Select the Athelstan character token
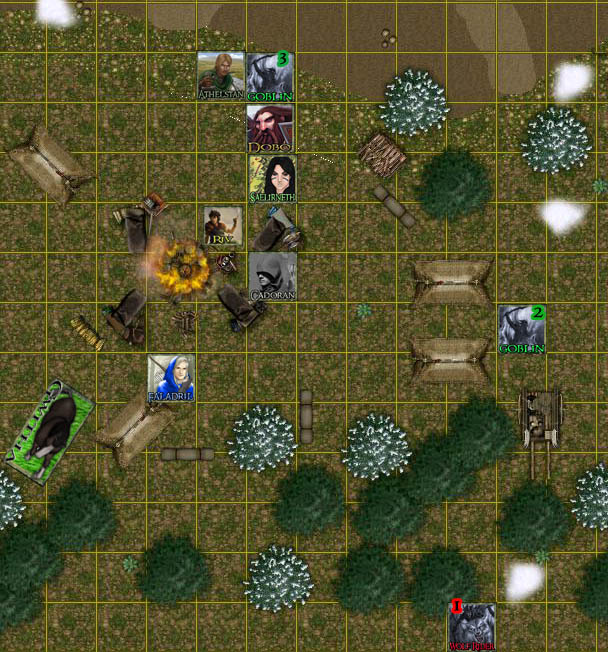The height and width of the screenshot is (652, 608). tap(221, 77)
